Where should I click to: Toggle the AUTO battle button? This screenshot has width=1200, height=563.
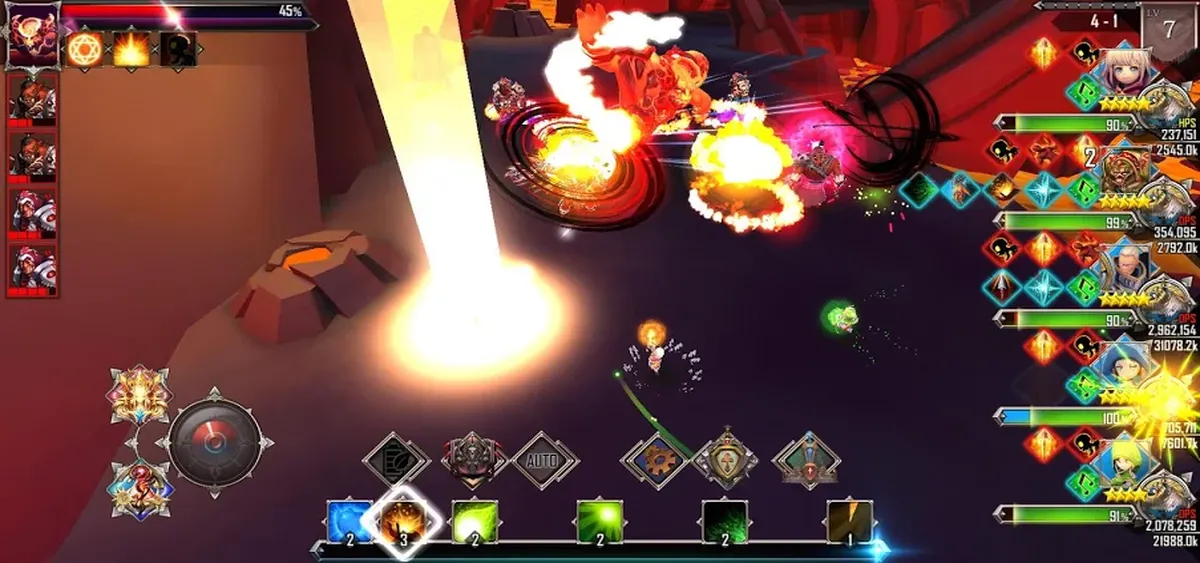tap(545, 461)
